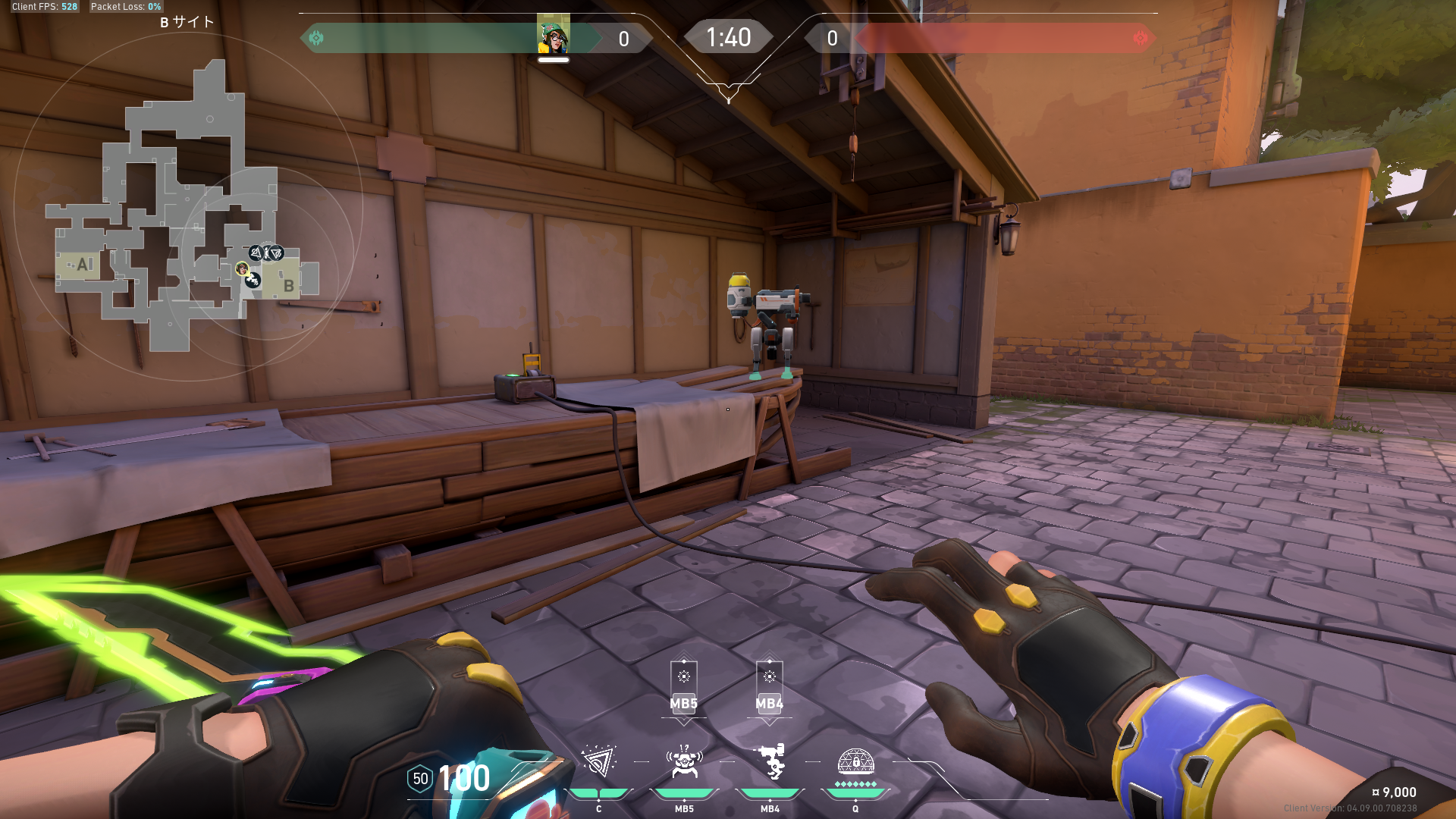Click the green team emblem on the scoreboard
This screenshot has width=1456, height=819.
316,38
